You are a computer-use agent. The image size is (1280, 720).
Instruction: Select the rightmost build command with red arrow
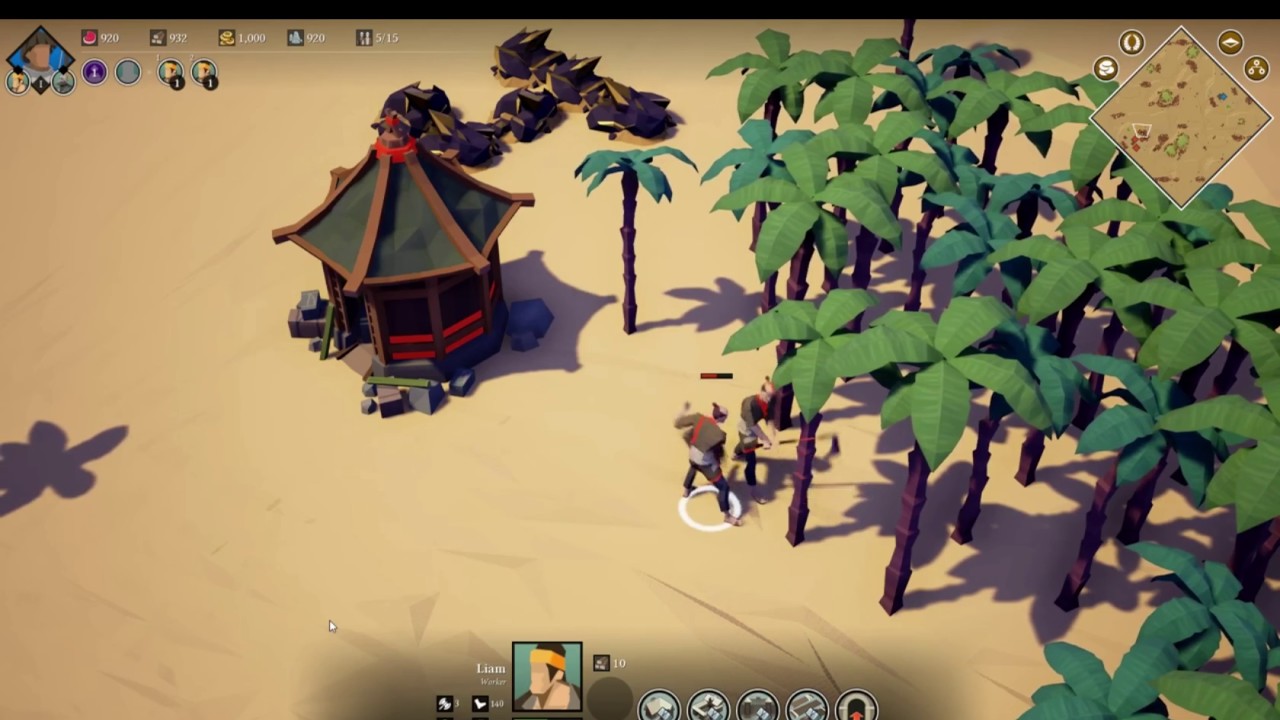pyautogui.click(x=856, y=704)
